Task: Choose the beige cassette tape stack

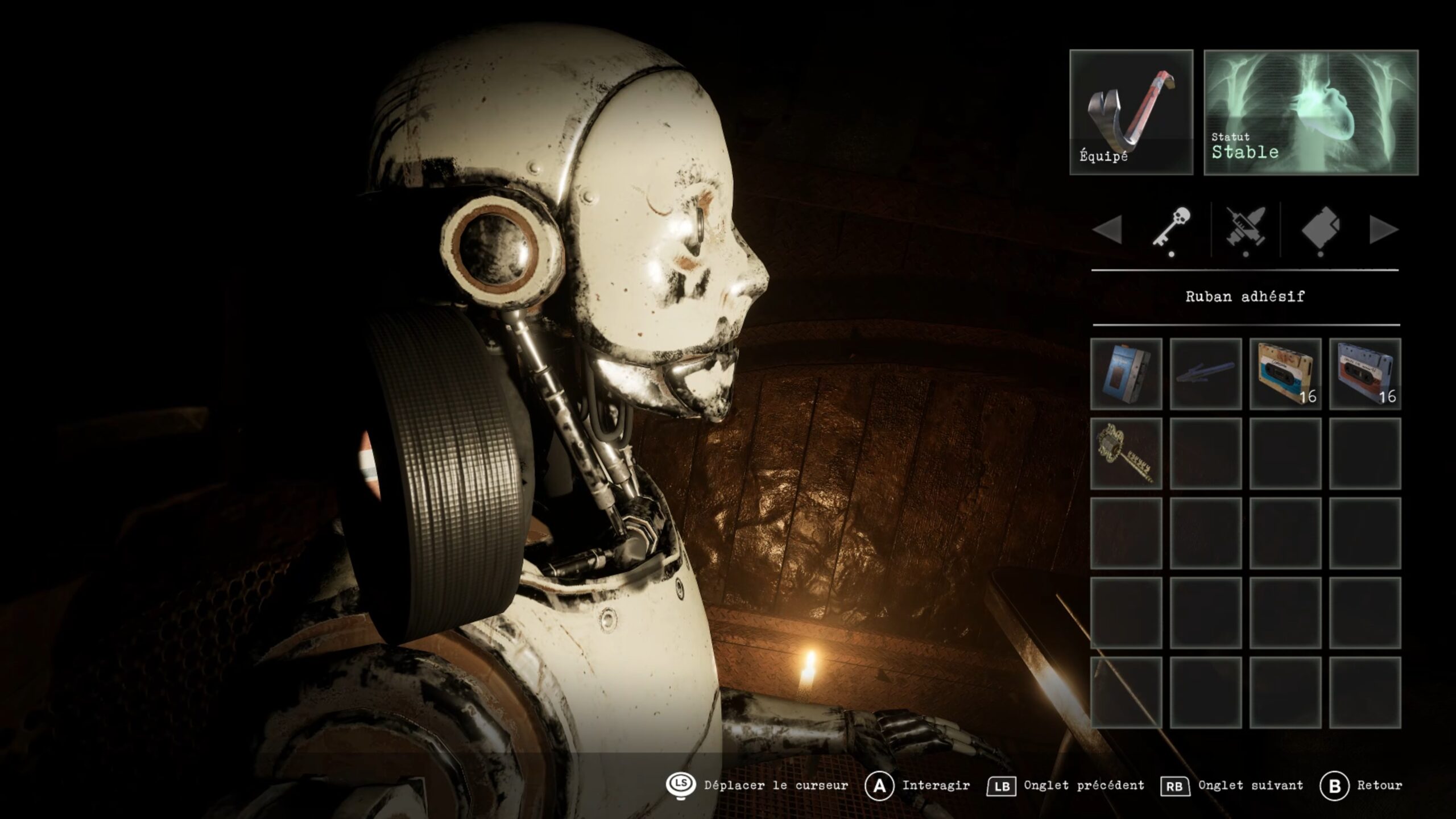Action: pos(1285,374)
